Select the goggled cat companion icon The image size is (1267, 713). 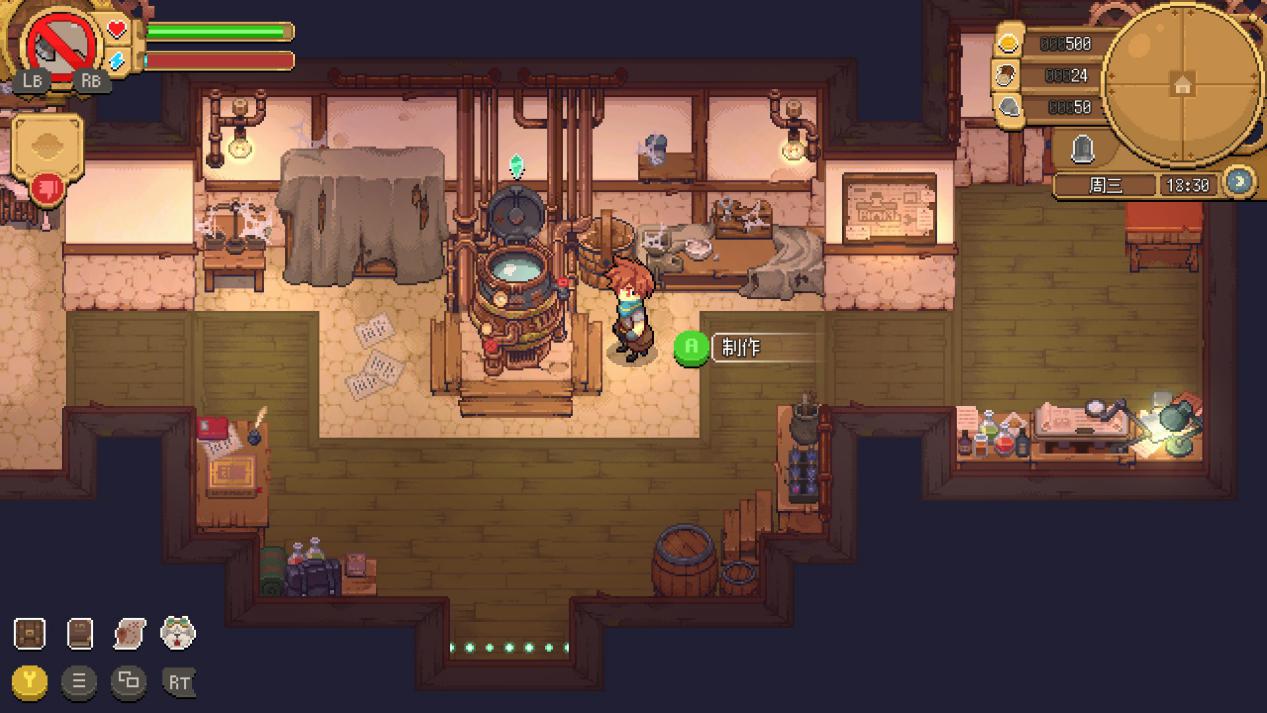coord(178,633)
